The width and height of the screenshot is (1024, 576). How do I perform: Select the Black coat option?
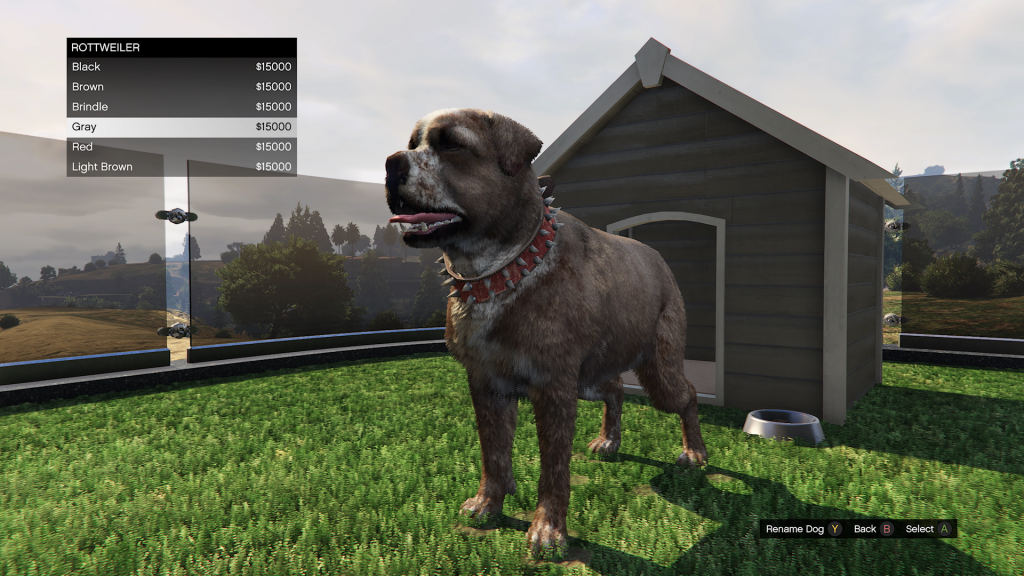(181, 67)
